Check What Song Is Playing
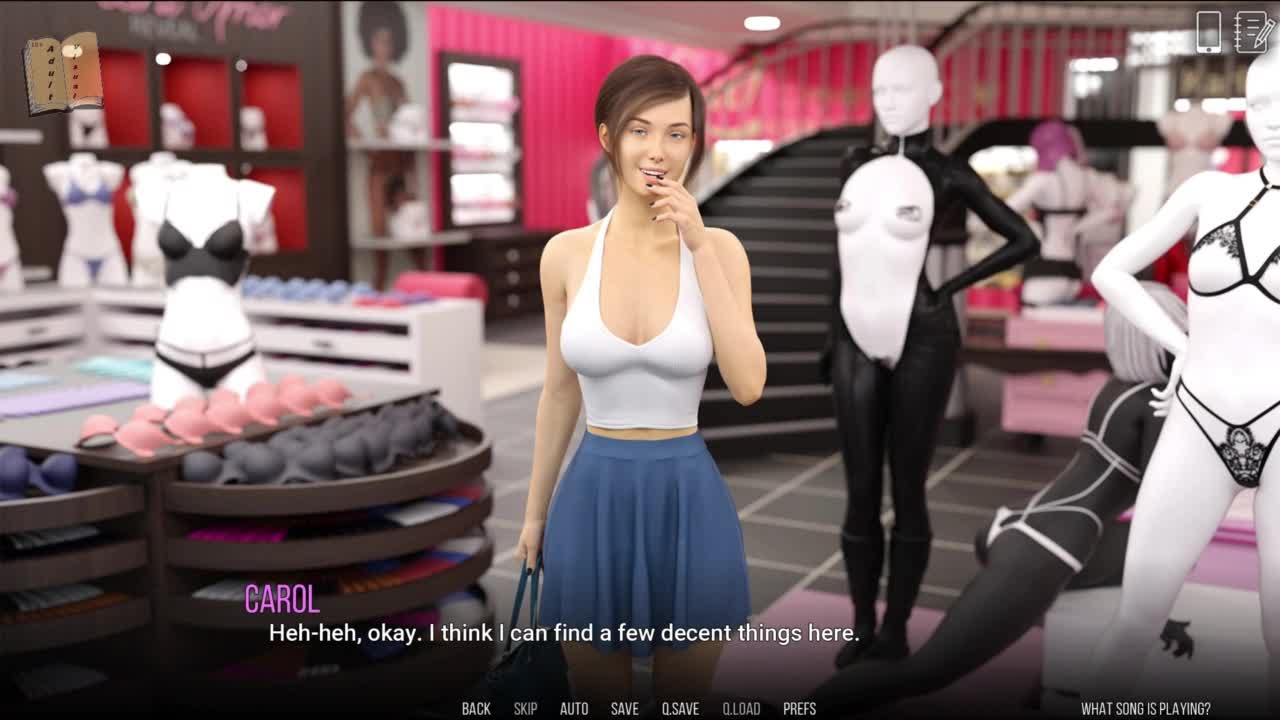The width and height of the screenshot is (1280, 720). coord(1145,709)
